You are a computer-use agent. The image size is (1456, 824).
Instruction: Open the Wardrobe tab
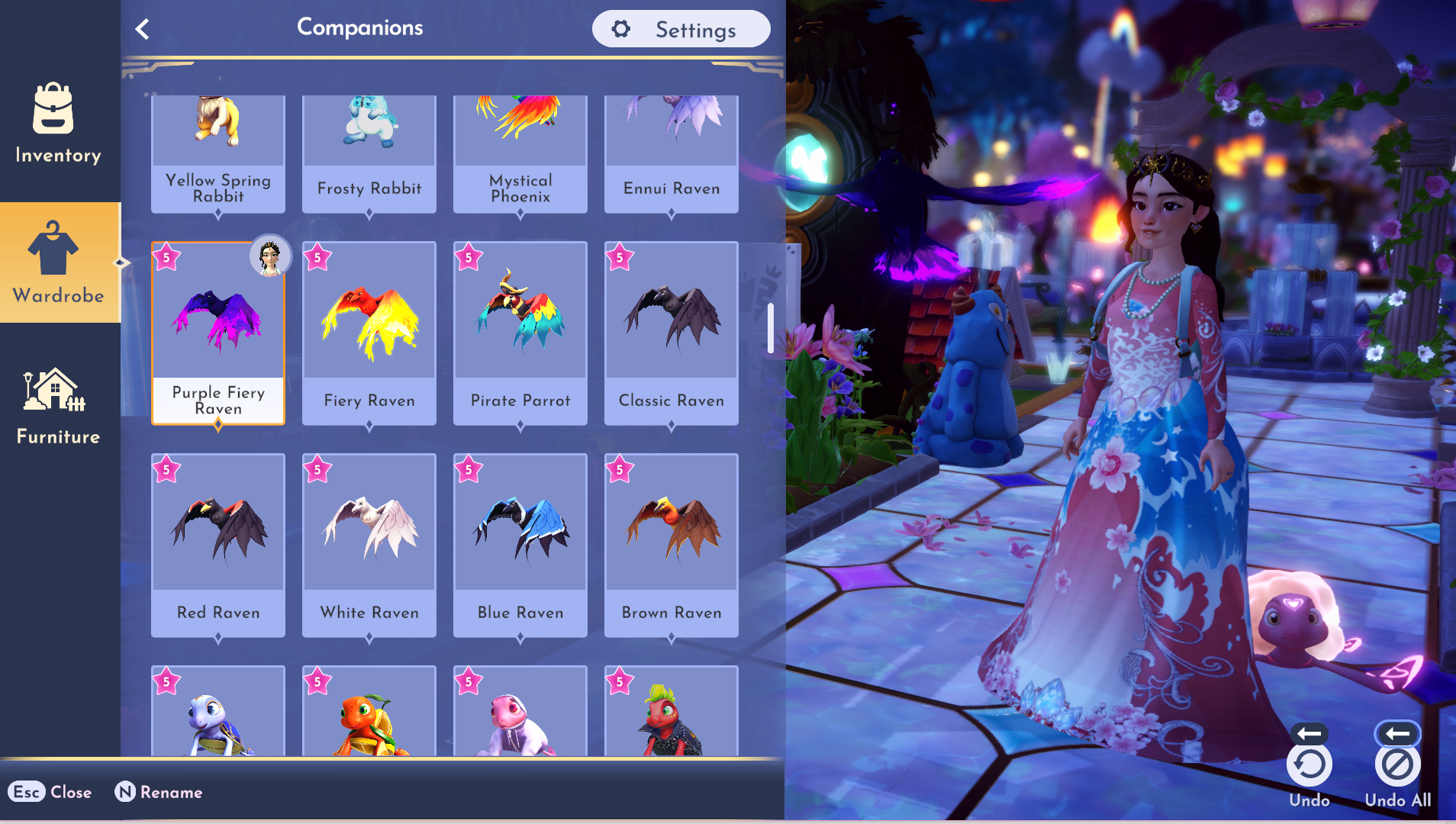58,262
